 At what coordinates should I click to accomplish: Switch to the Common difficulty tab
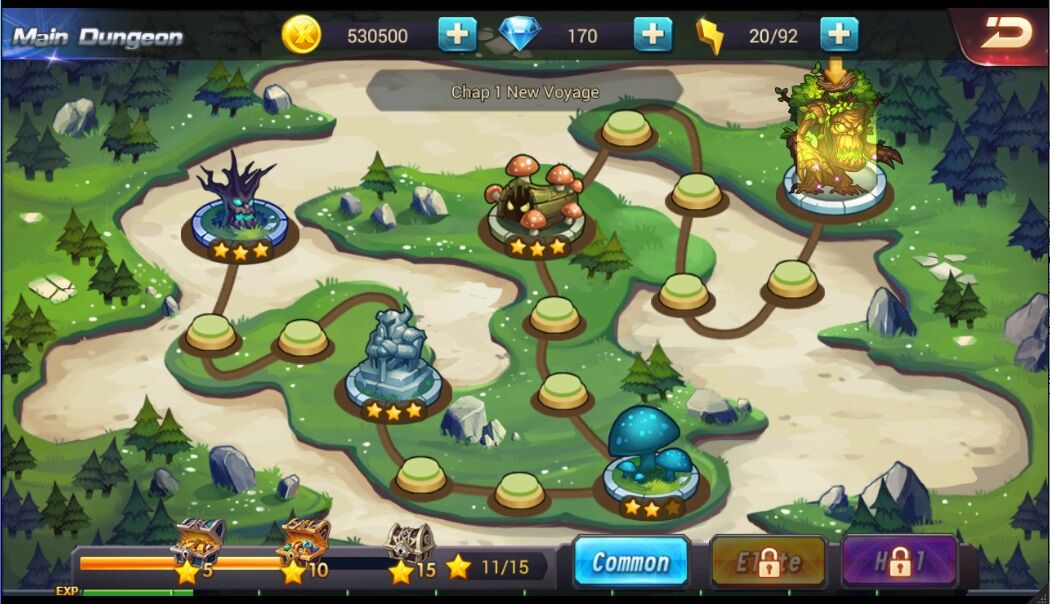630,562
